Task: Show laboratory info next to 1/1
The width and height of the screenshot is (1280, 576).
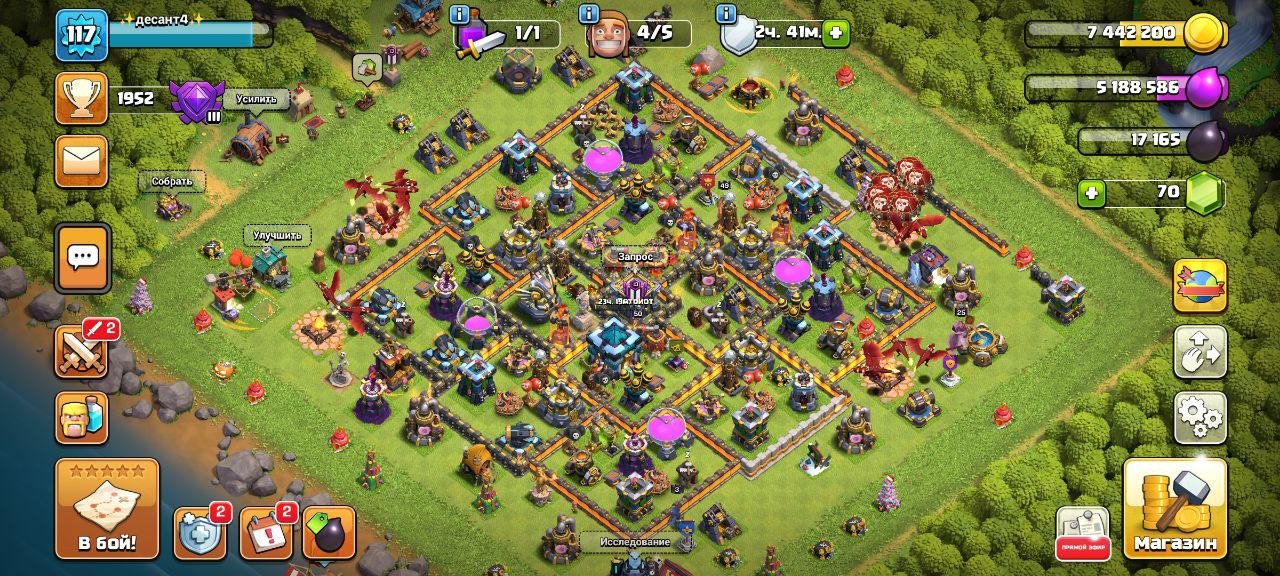Action: tap(460, 14)
